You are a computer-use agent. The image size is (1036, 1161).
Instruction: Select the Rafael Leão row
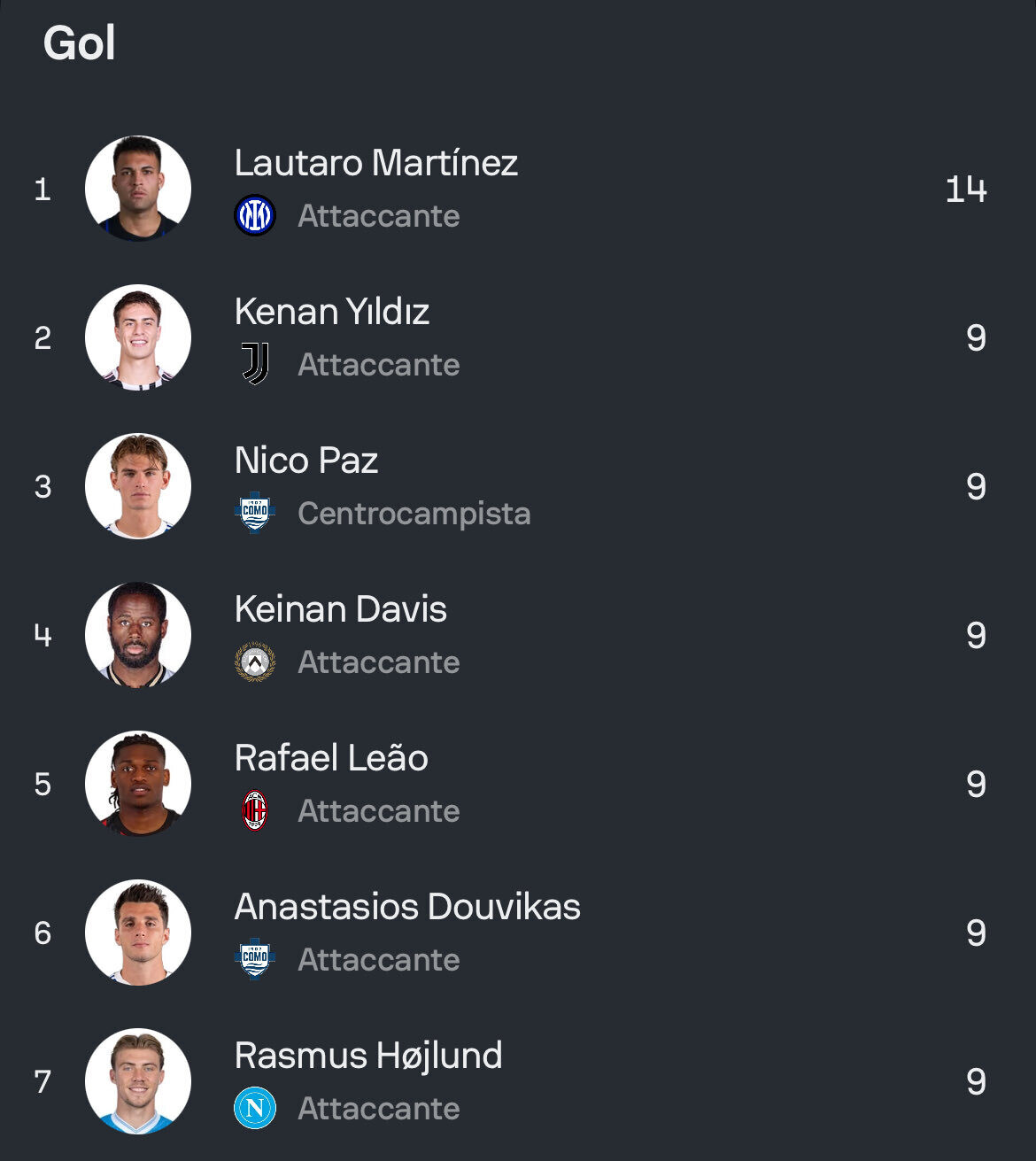pos(331,759)
